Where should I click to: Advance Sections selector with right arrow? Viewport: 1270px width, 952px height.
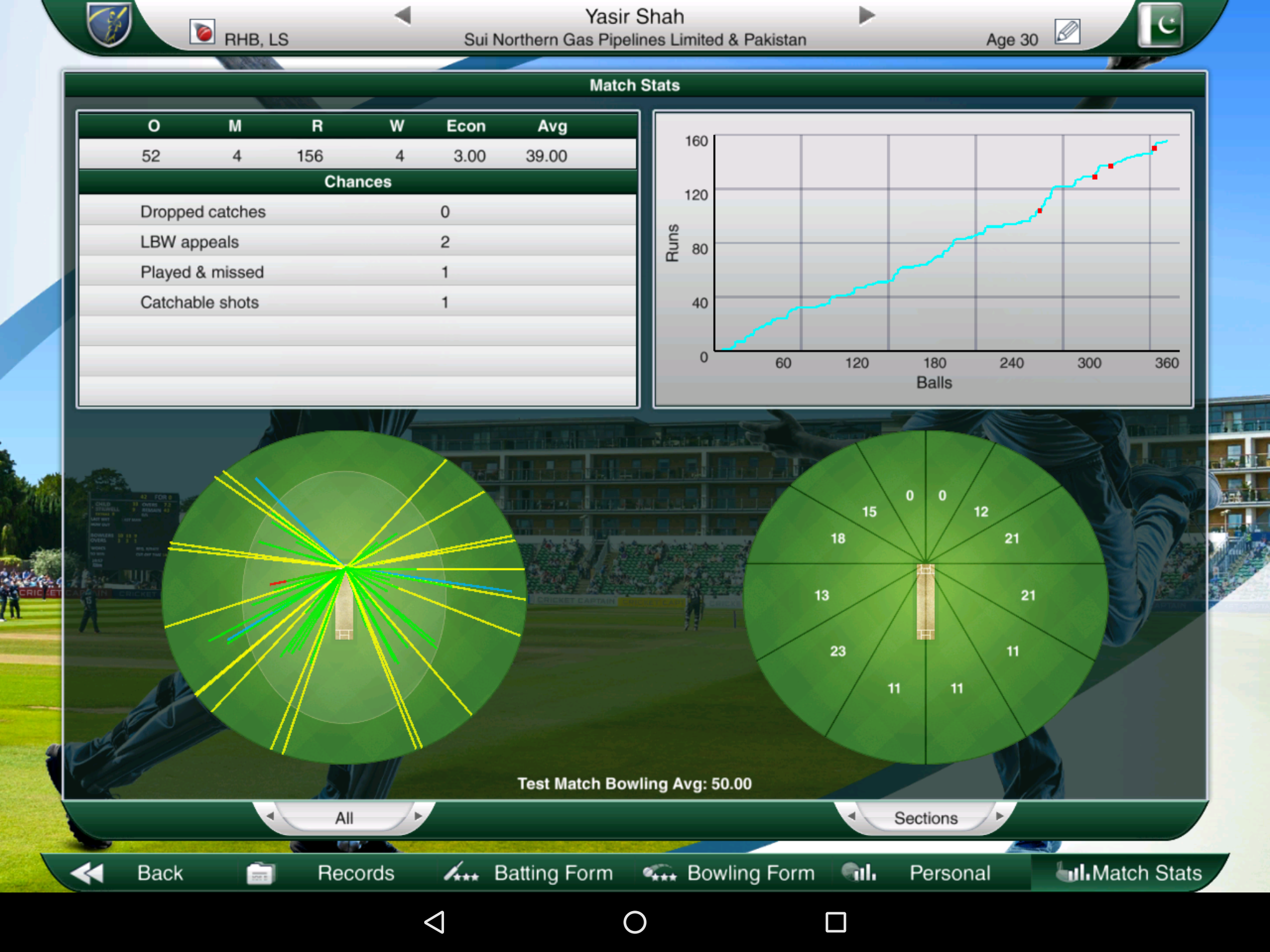[1001, 818]
